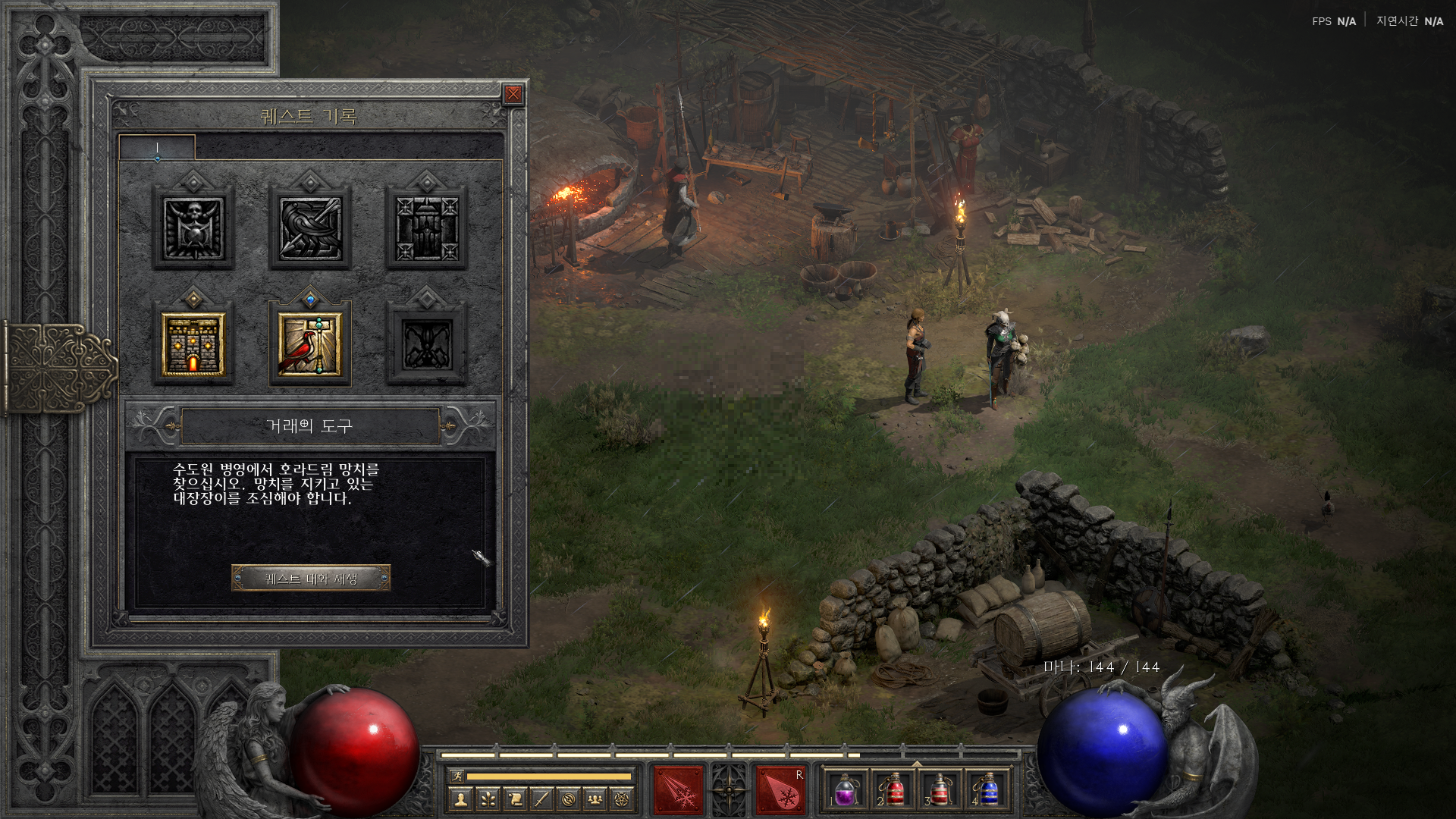The image size is (1456, 819).
Task: Open the character sheet bust icon
Action: pyautogui.click(x=461, y=799)
